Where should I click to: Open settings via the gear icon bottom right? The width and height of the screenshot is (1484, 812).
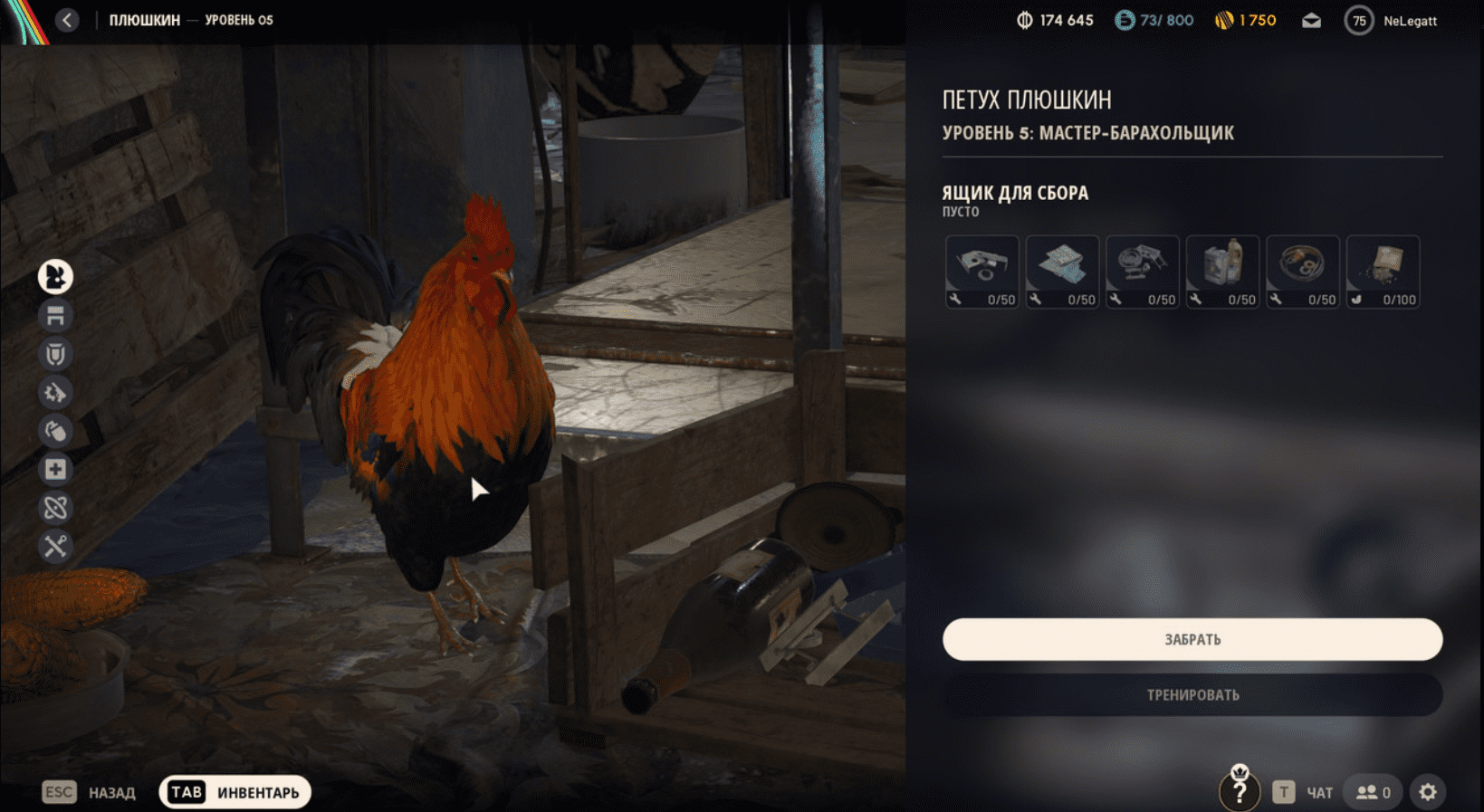point(1429,789)
